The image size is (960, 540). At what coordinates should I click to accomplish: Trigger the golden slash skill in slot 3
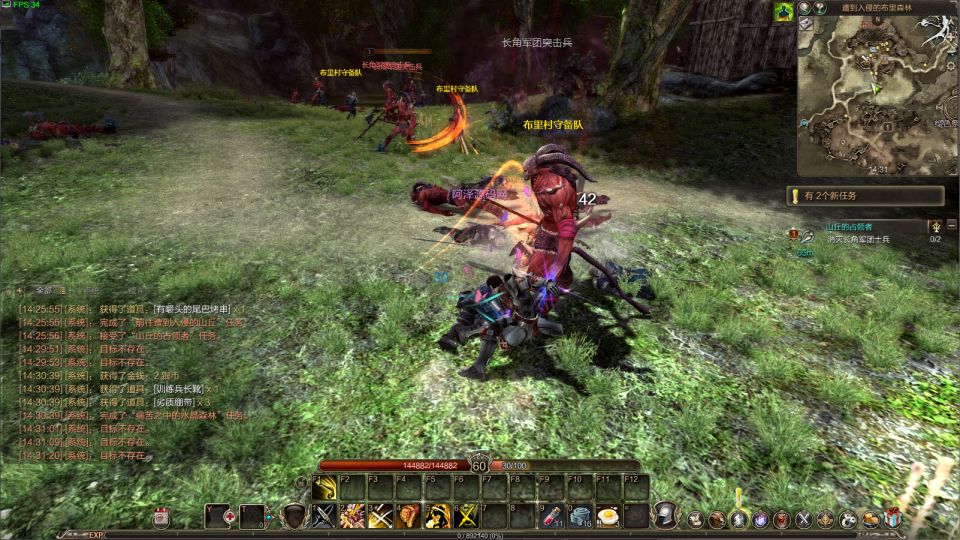(380, 516)
